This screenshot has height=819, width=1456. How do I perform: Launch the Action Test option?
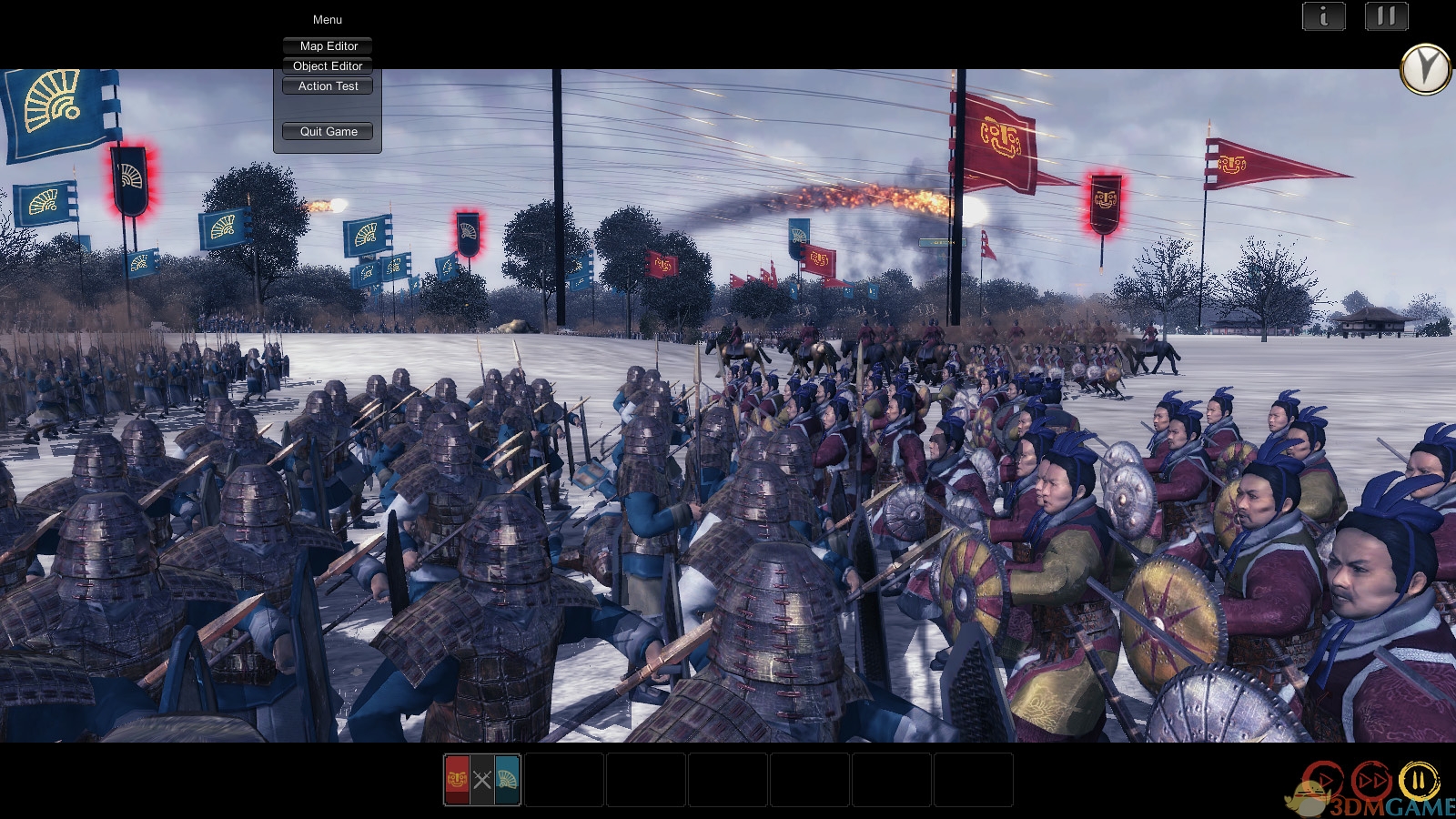pyautogui.click(x=328, y=86)
